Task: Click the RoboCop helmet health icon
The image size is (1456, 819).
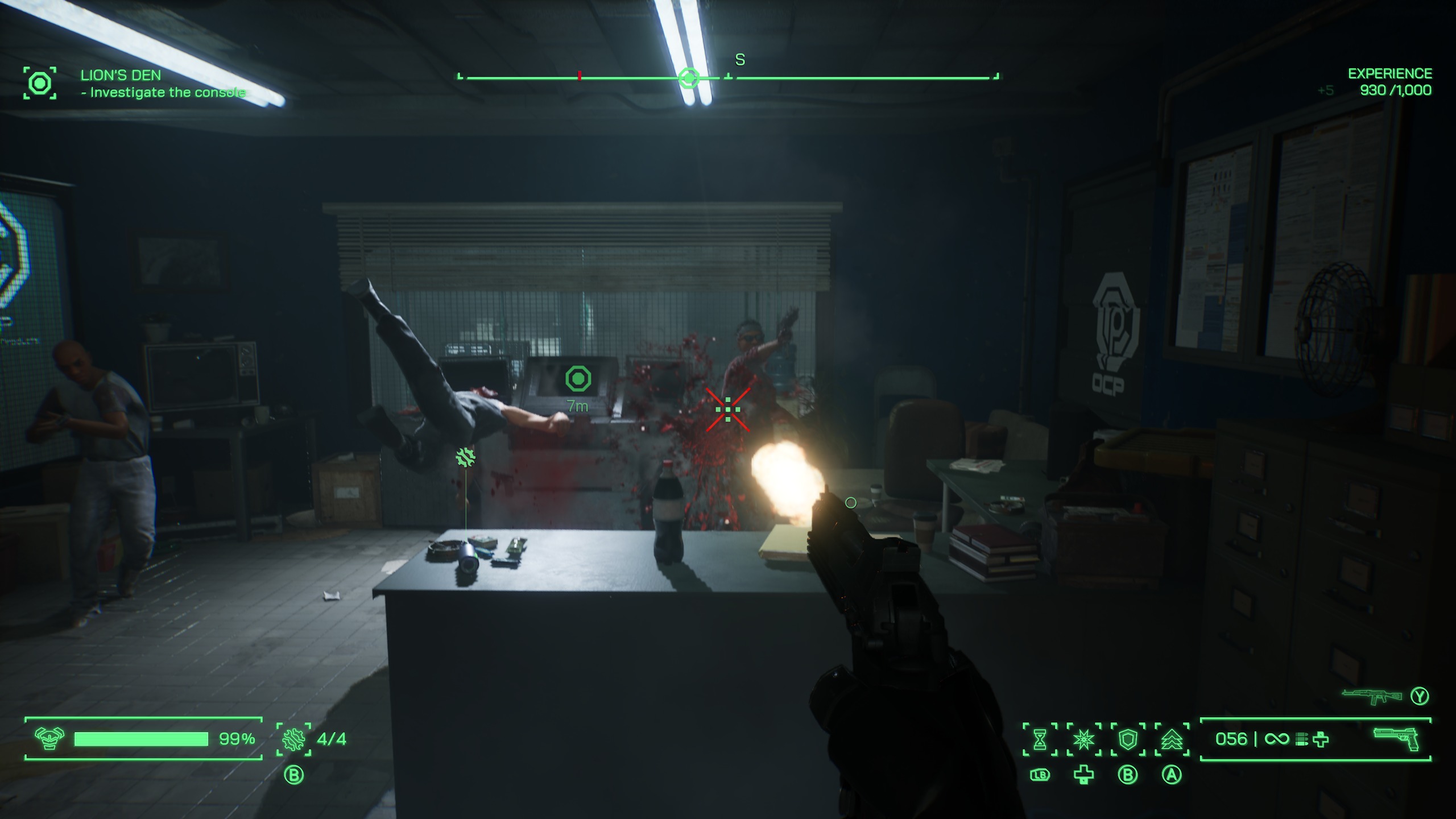Action: pos(49,738)
